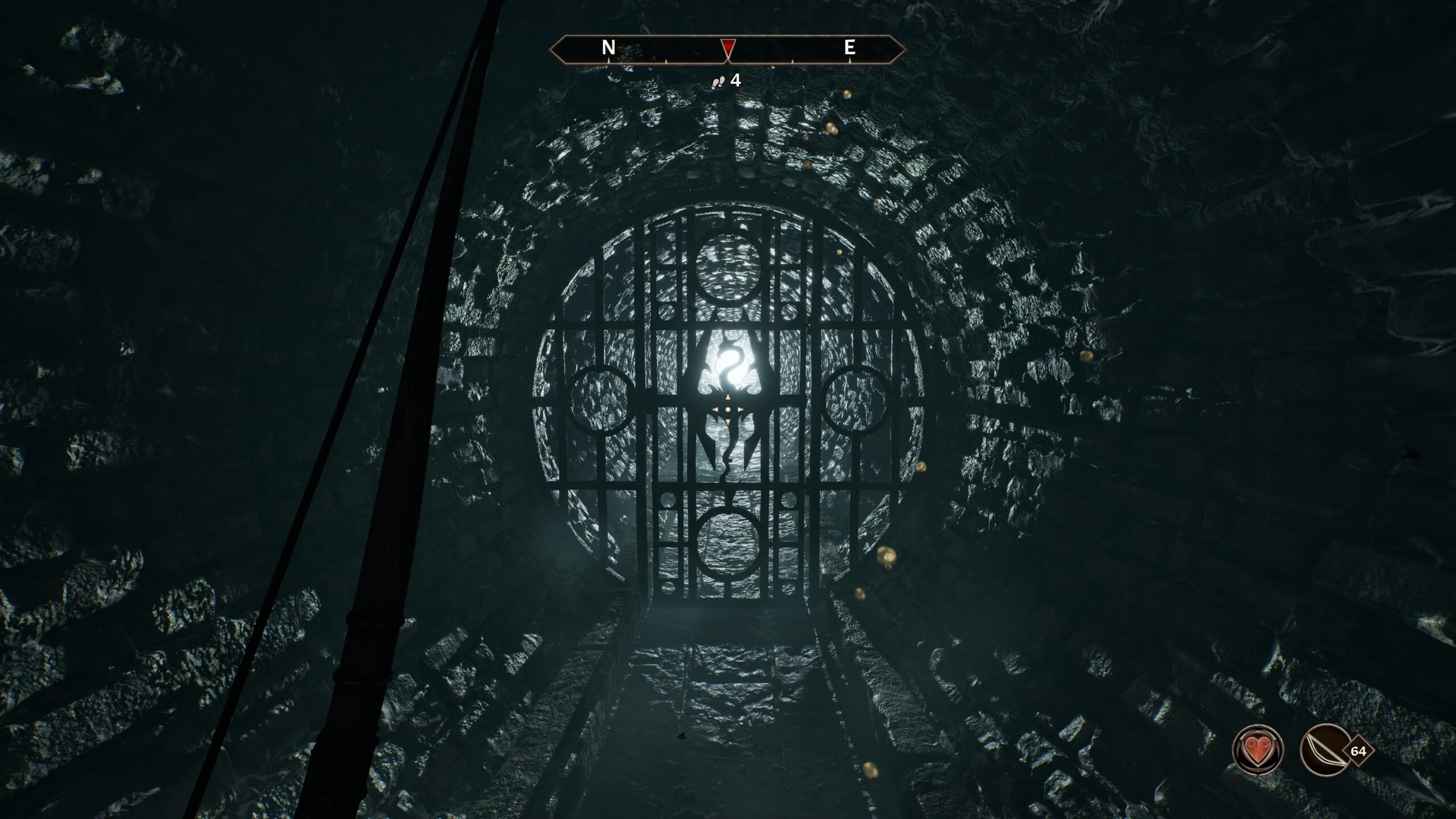Click the compass bar's red direction marker

728,48
